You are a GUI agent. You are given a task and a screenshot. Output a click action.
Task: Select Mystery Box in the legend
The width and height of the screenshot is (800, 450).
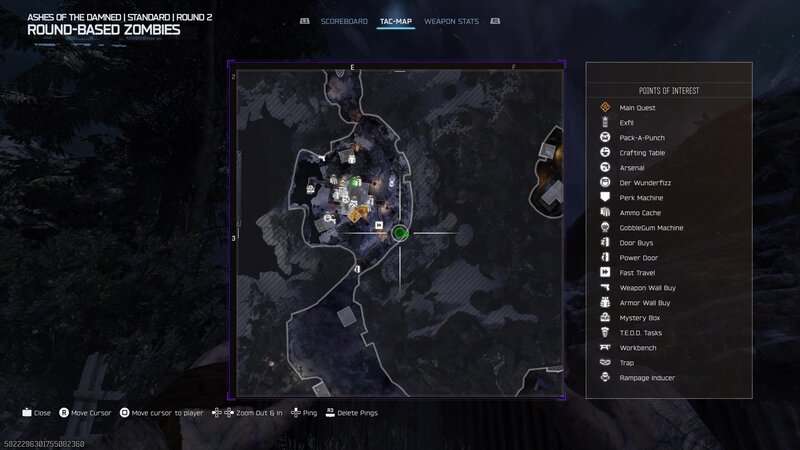click(639, 318)
